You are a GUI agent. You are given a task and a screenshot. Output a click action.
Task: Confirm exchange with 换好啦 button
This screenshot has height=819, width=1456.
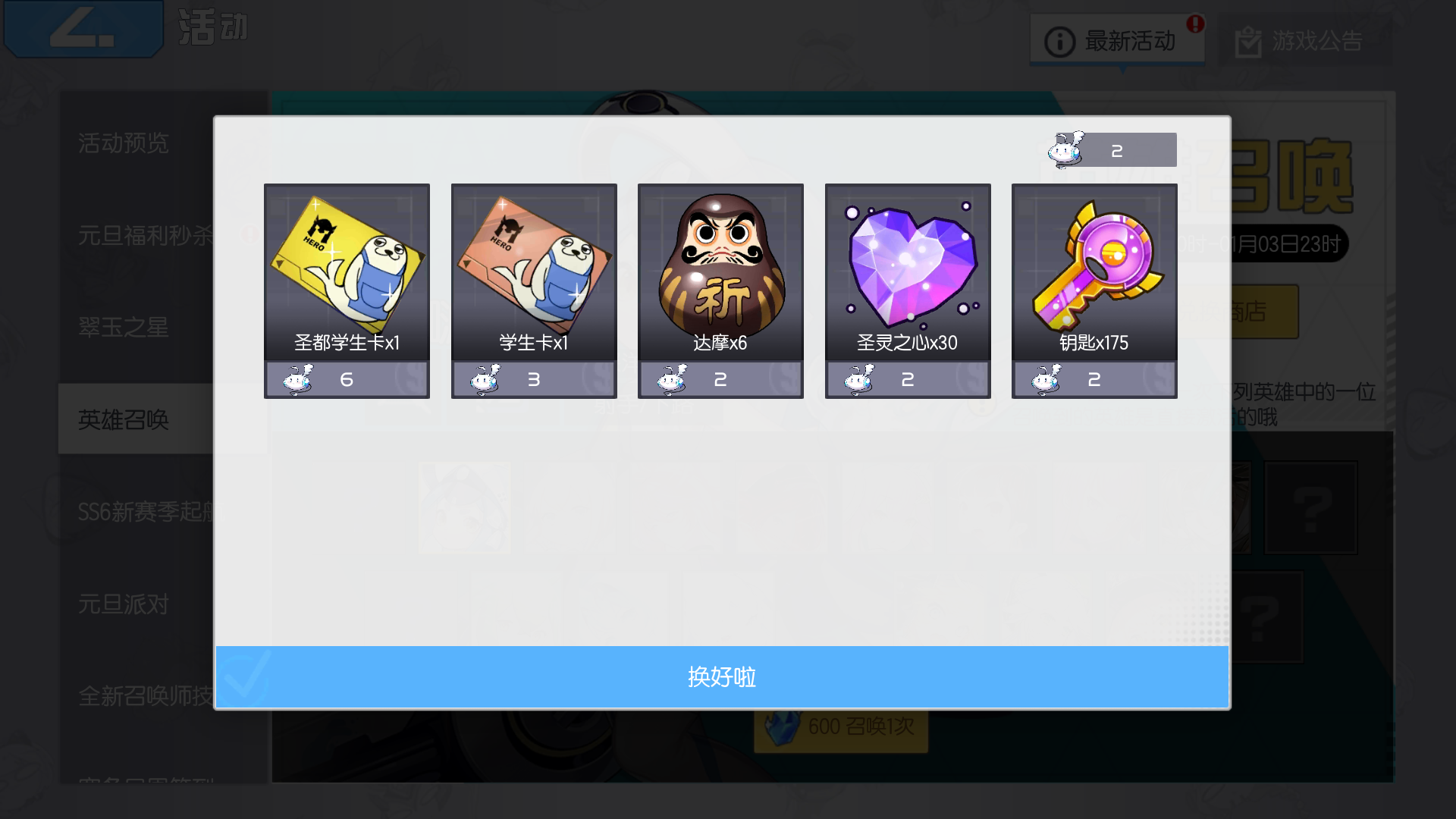coord(722,677)
